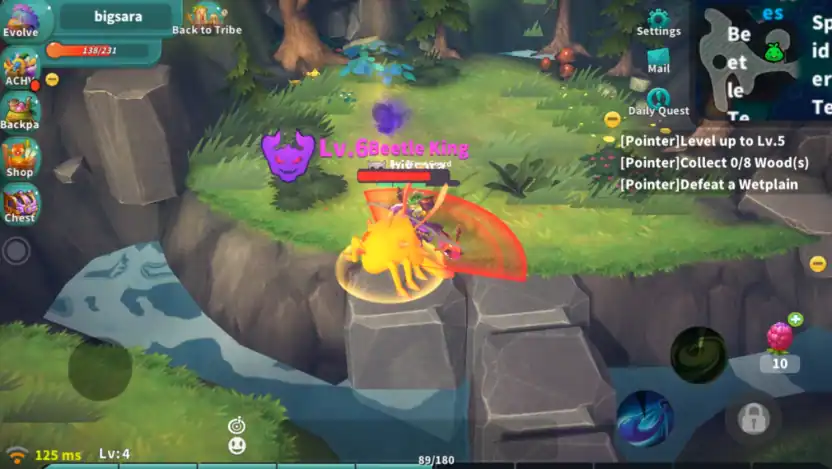Open the Daily Quest panel
This screenshot has height=469, width=832.
tap(658, 102)
